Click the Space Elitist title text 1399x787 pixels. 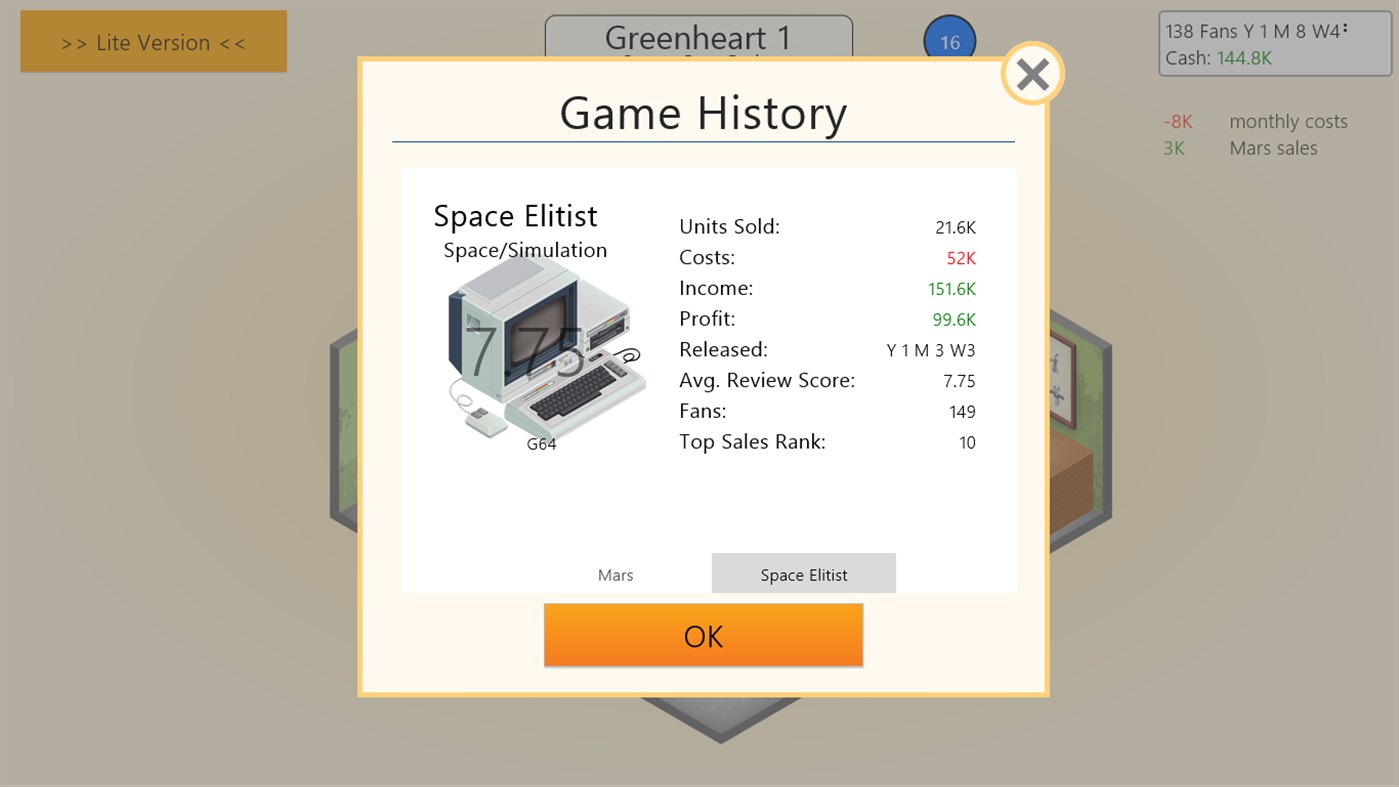515,216
